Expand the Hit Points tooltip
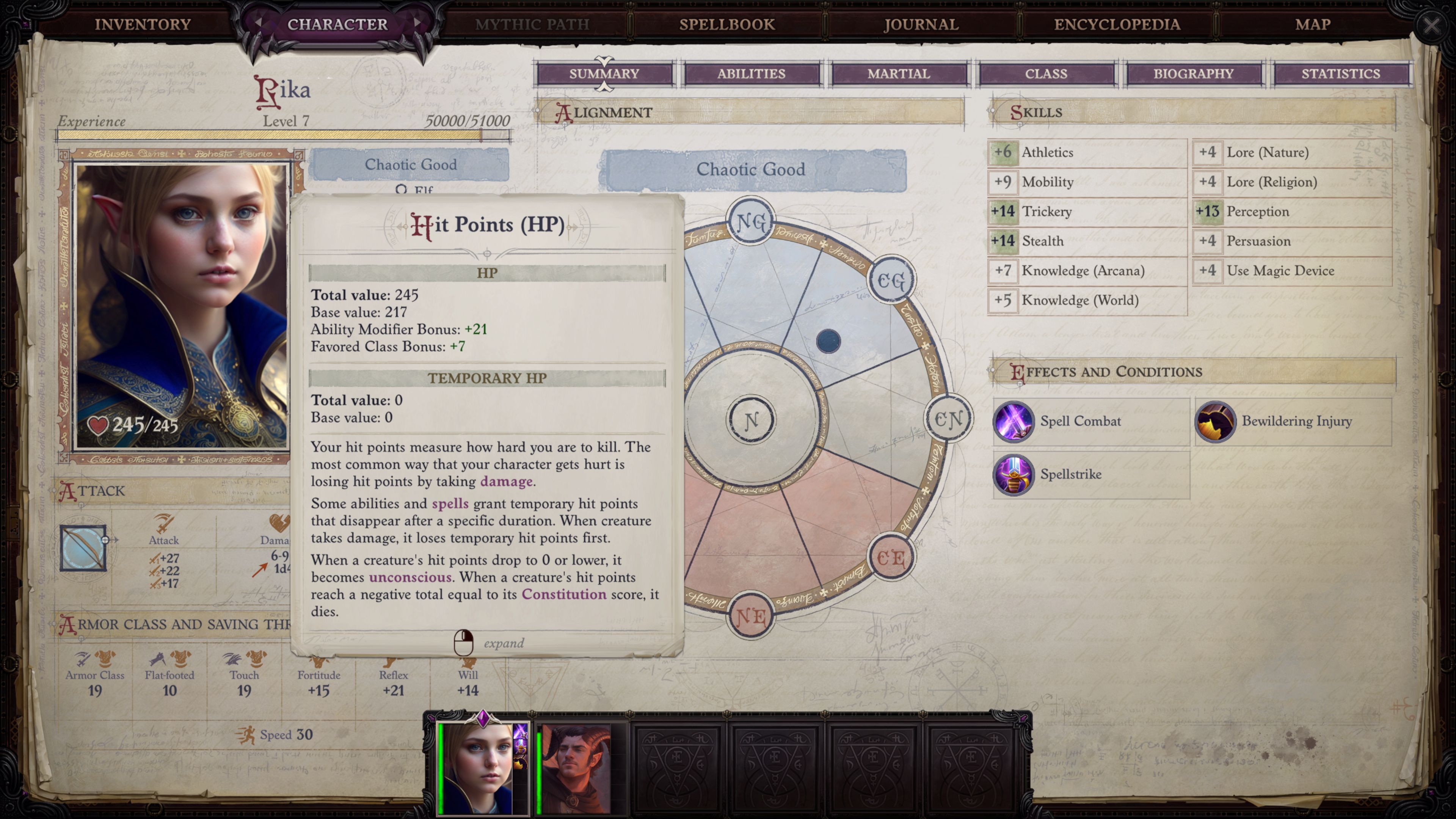 click(464, 643)
